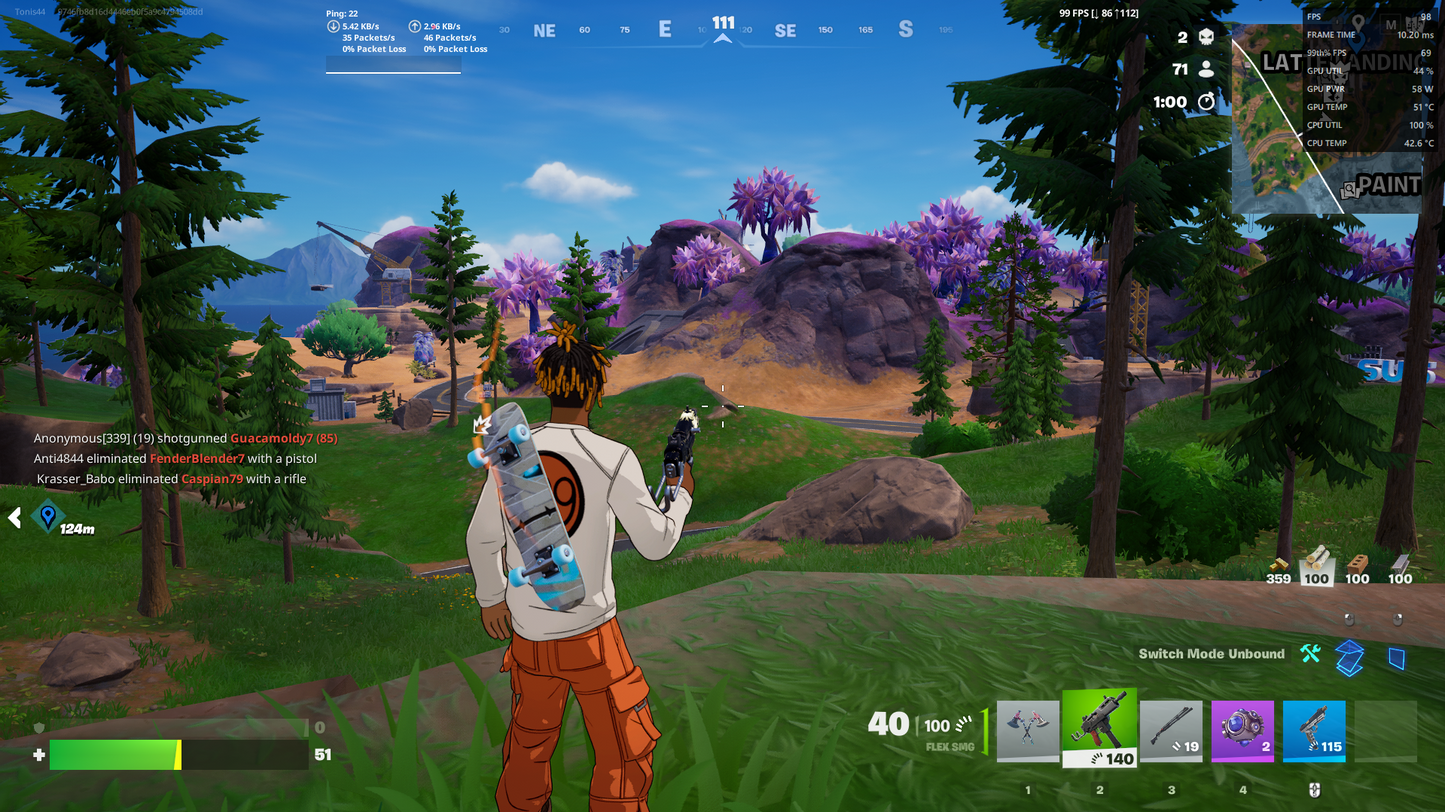This screenshot has width=1445, height=812.
Task: Select the brick building material
Action: pyautogui.click(x=1357, y=566)
